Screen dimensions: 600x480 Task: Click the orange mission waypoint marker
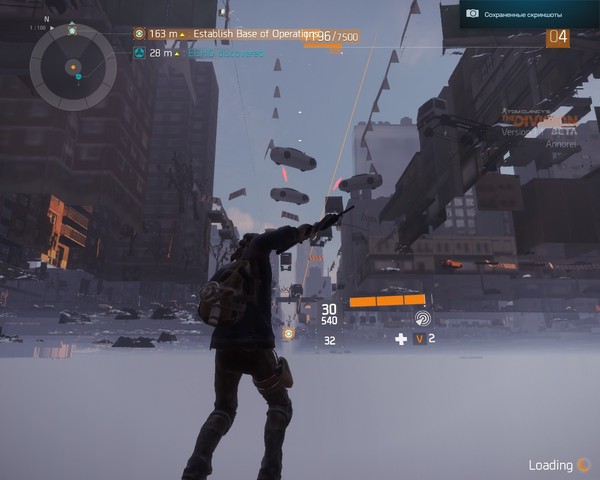point(289,333)
